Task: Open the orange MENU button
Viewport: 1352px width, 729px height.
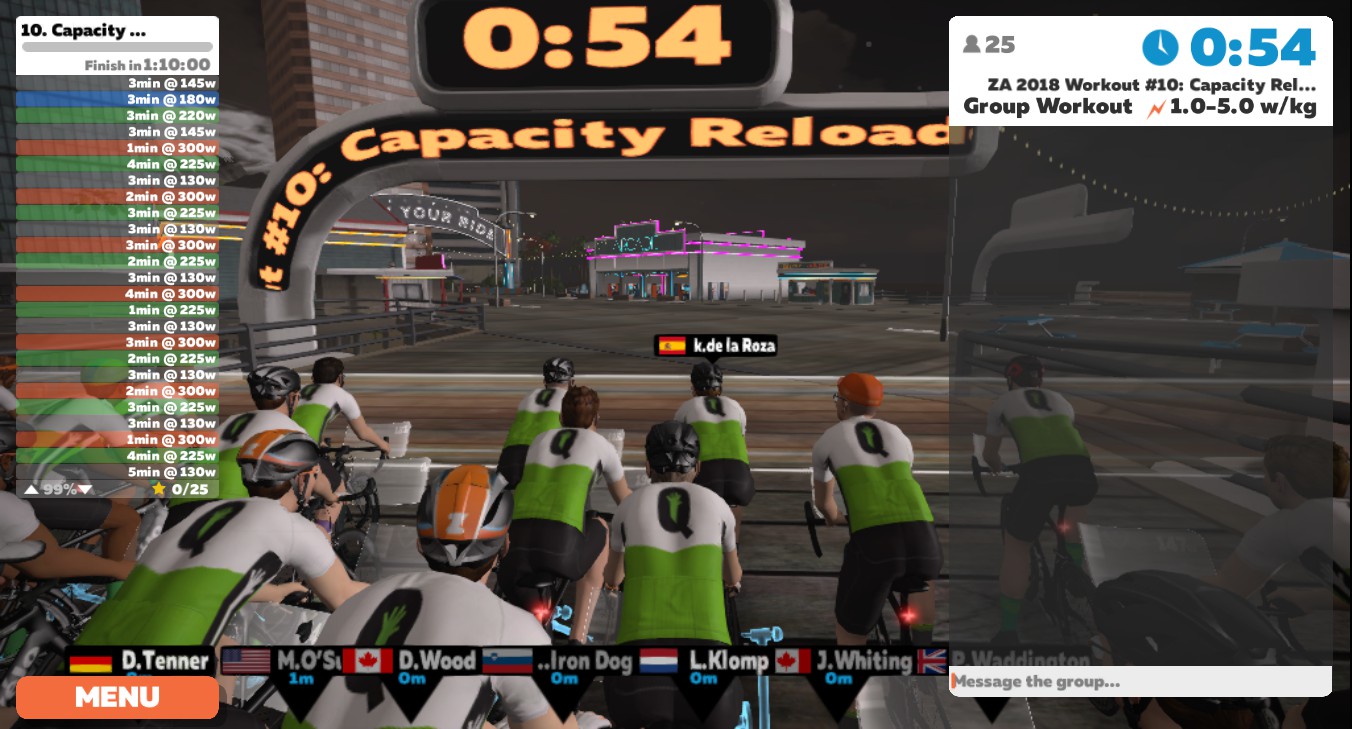Action: tap(117, 697)
